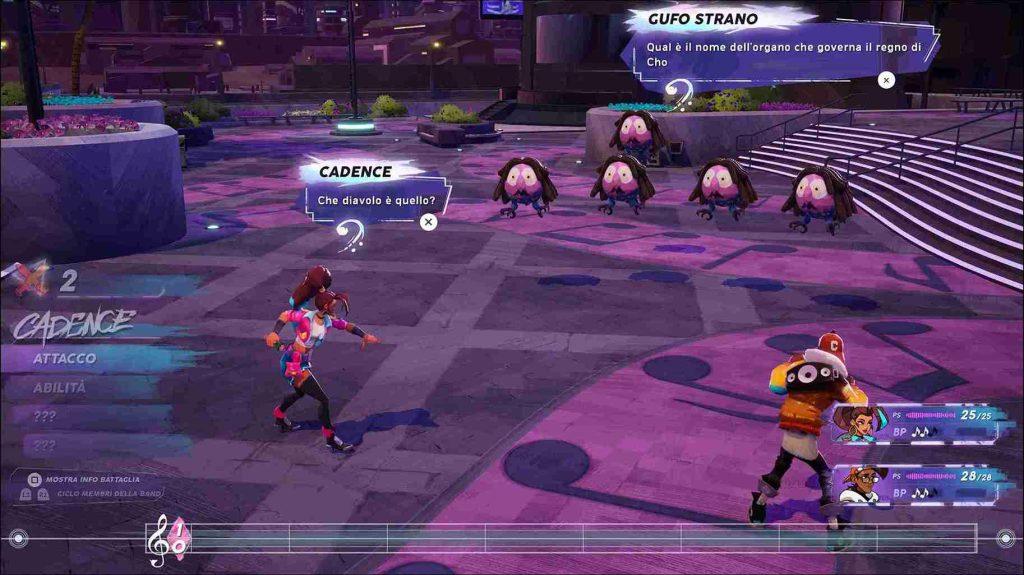1024x575 pixels.
Task: Select the party portrait with 28/28 PS
Action: (x=856, y=484)
